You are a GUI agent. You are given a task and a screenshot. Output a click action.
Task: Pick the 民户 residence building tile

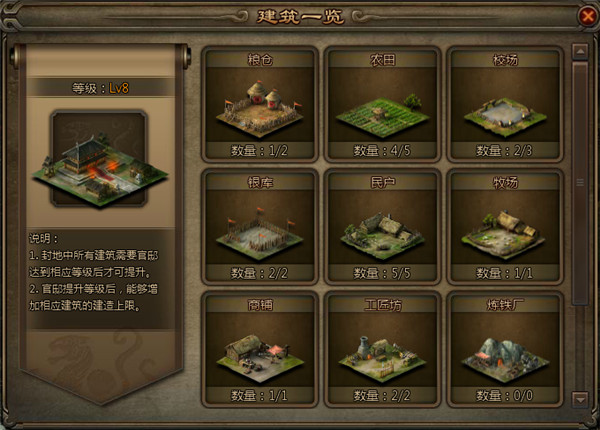[x=383, y=227]
